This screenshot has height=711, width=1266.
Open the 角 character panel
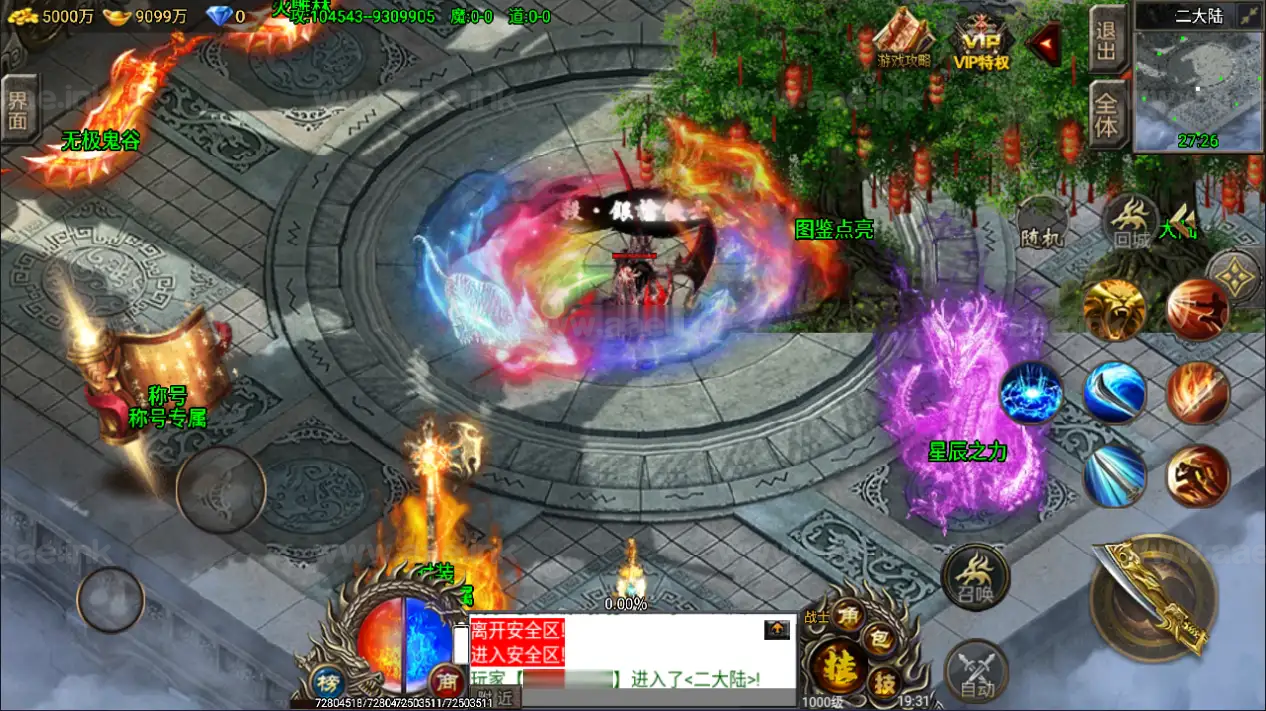click(x=849, y=613)
